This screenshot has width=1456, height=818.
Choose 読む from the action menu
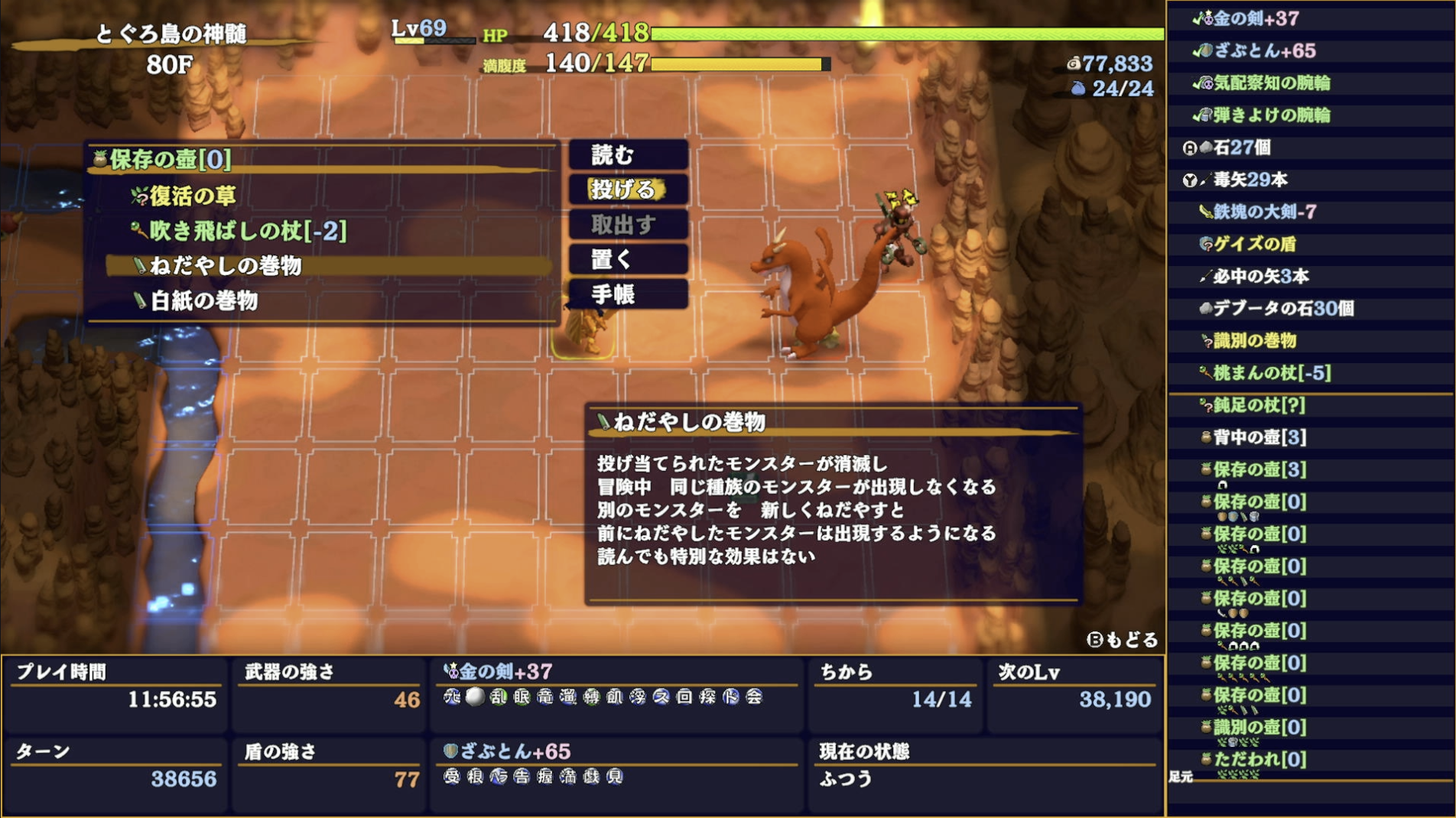click(x=626, y=154)
